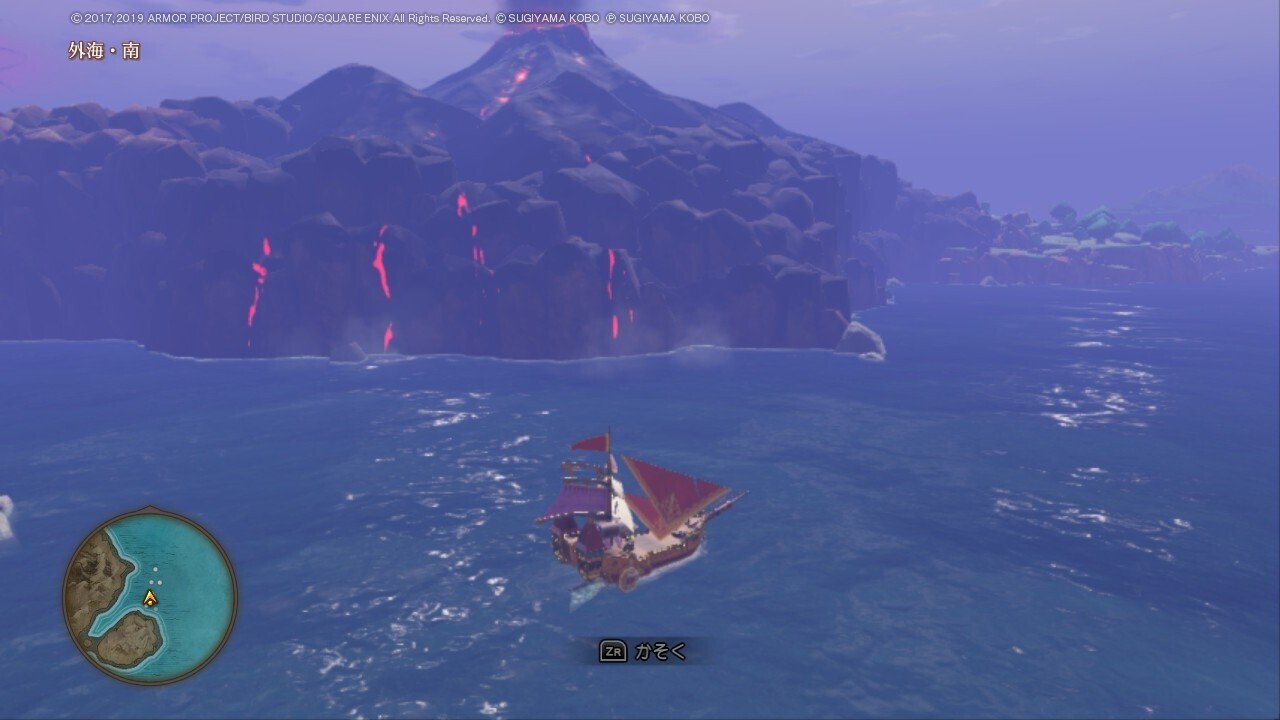Select the ship arrow marker on minimap
The image size is (1280, 720).
(x=150, y=598)
